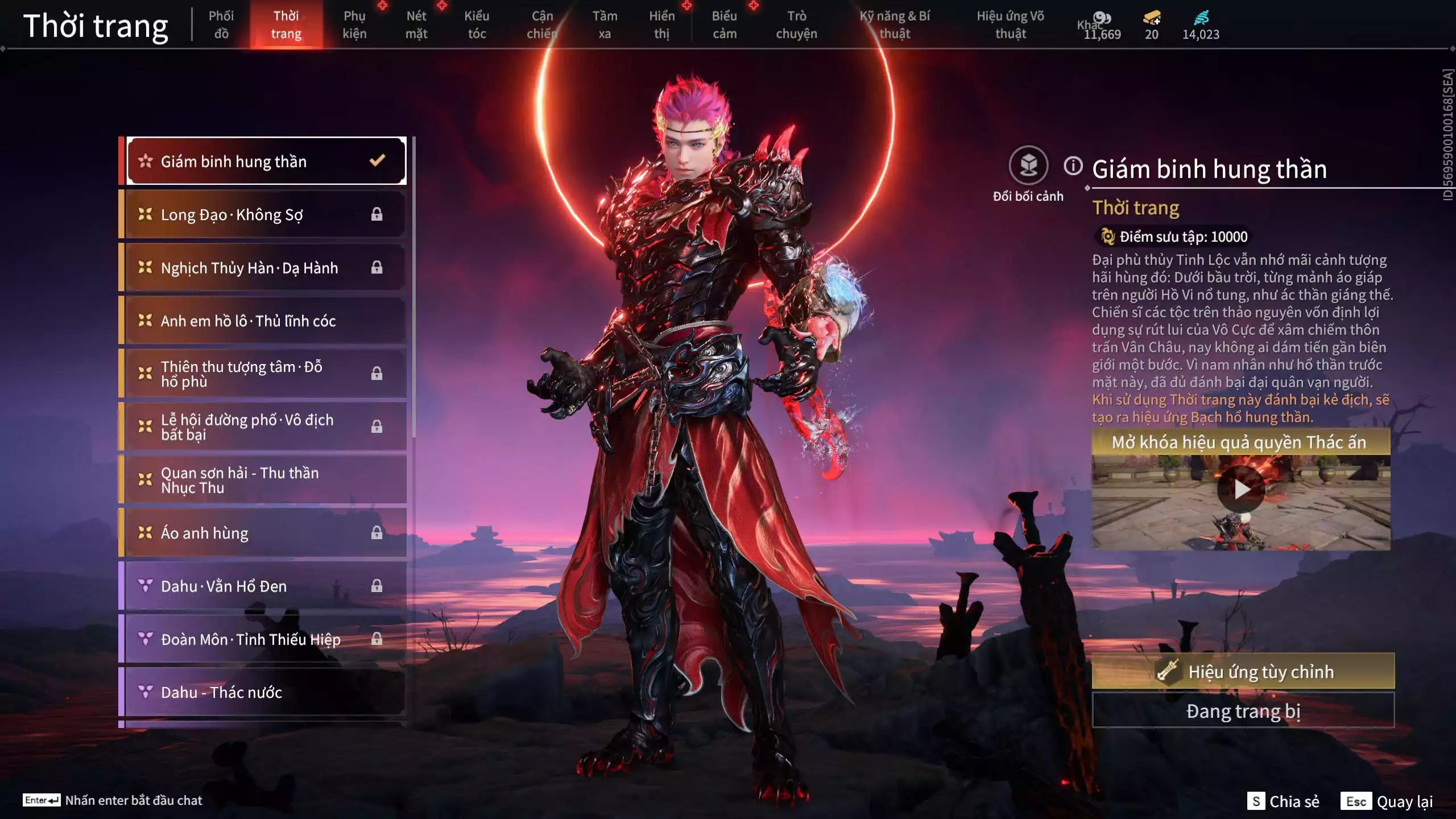
Task: Show the Hiệu ứng Võ thuật tab
Action: (x=1010, y=24)
